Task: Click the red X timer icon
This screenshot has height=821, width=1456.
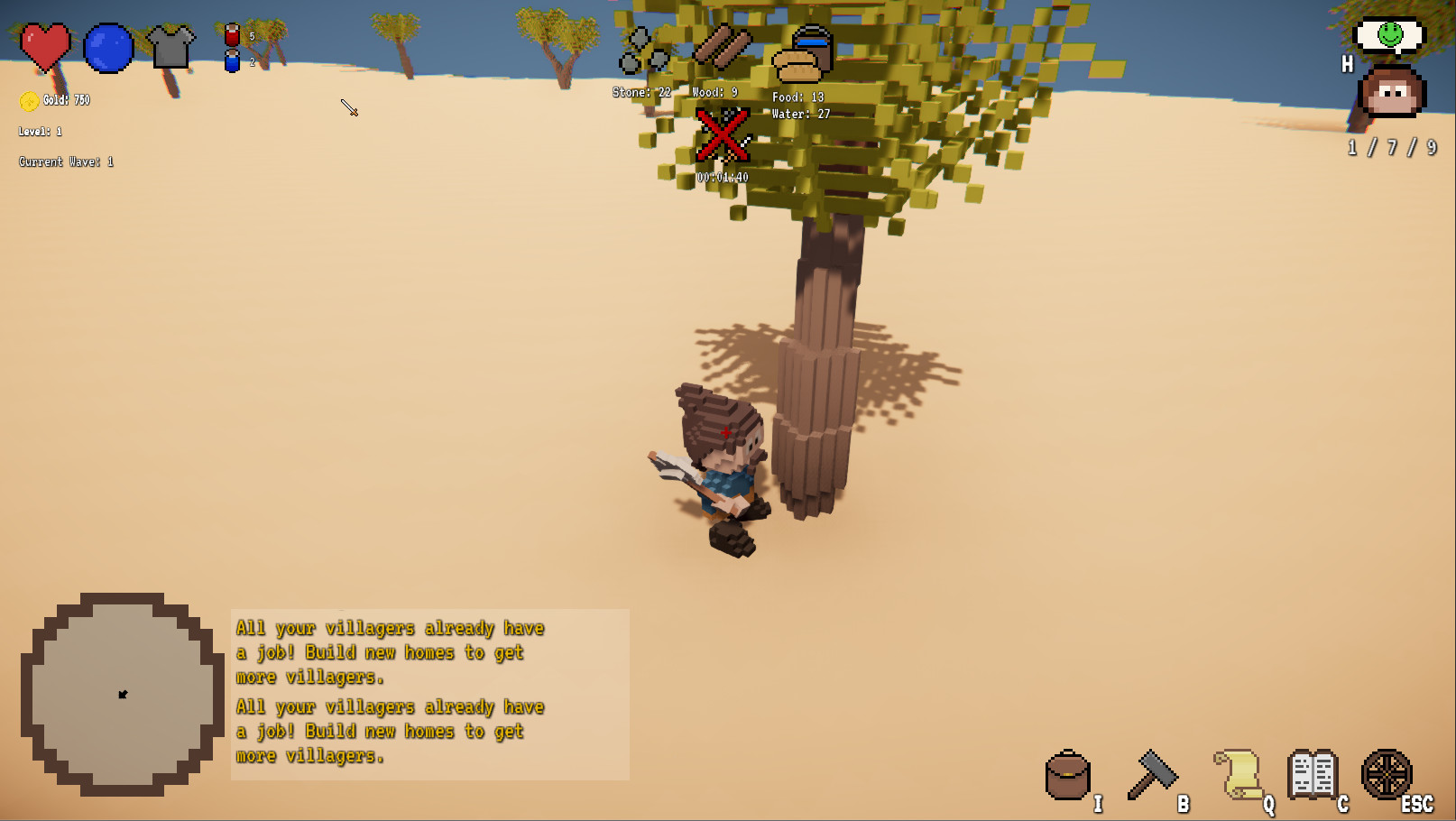Action: (721, 136)
